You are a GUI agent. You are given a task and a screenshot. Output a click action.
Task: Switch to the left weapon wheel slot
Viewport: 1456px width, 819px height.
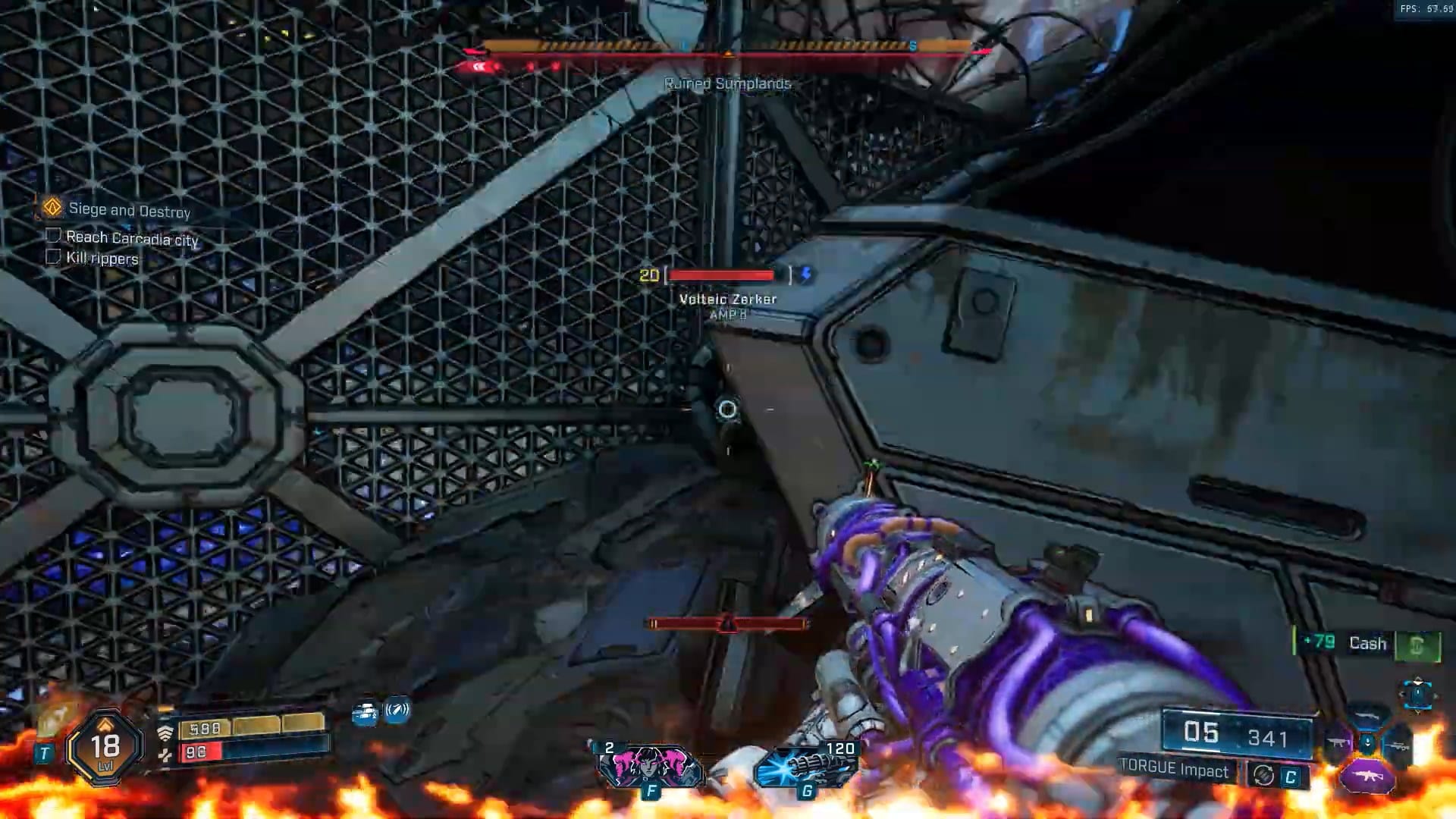1338,742
